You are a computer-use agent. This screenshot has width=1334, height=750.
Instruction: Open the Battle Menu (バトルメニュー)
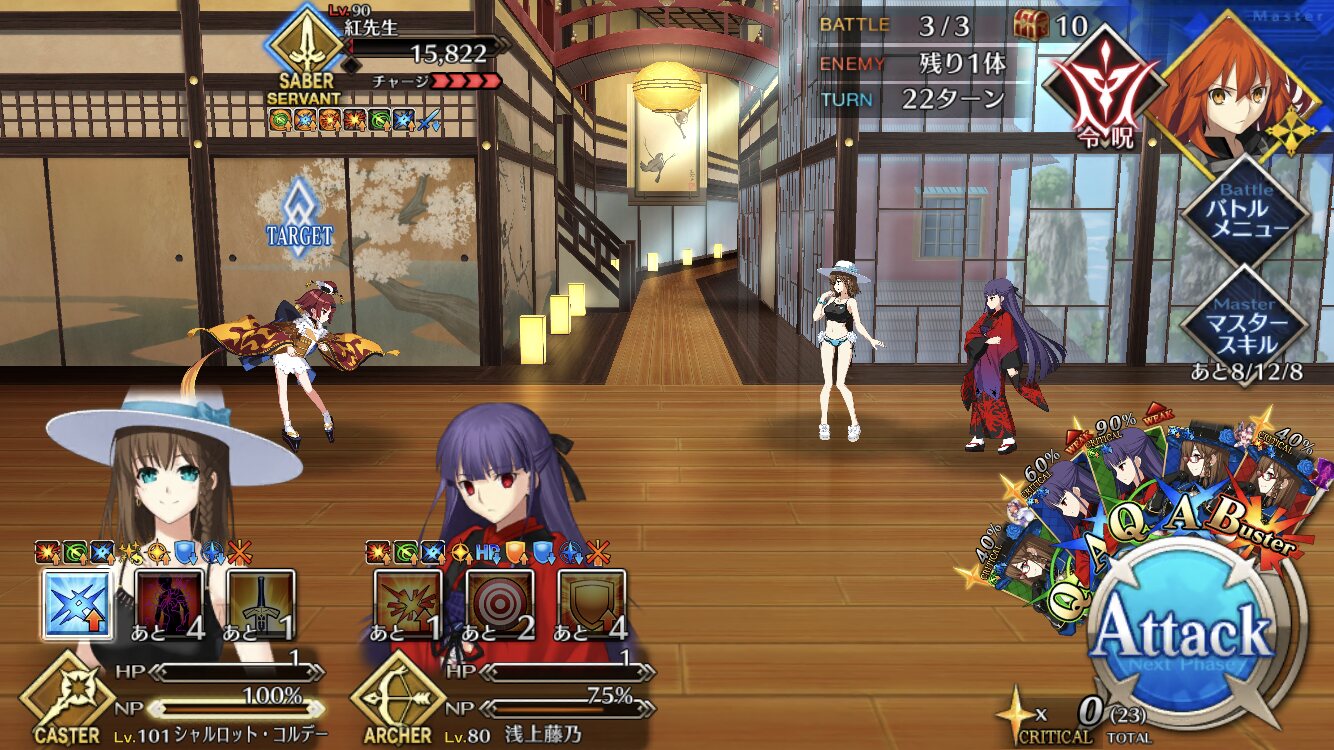(x=1243, y=211)
